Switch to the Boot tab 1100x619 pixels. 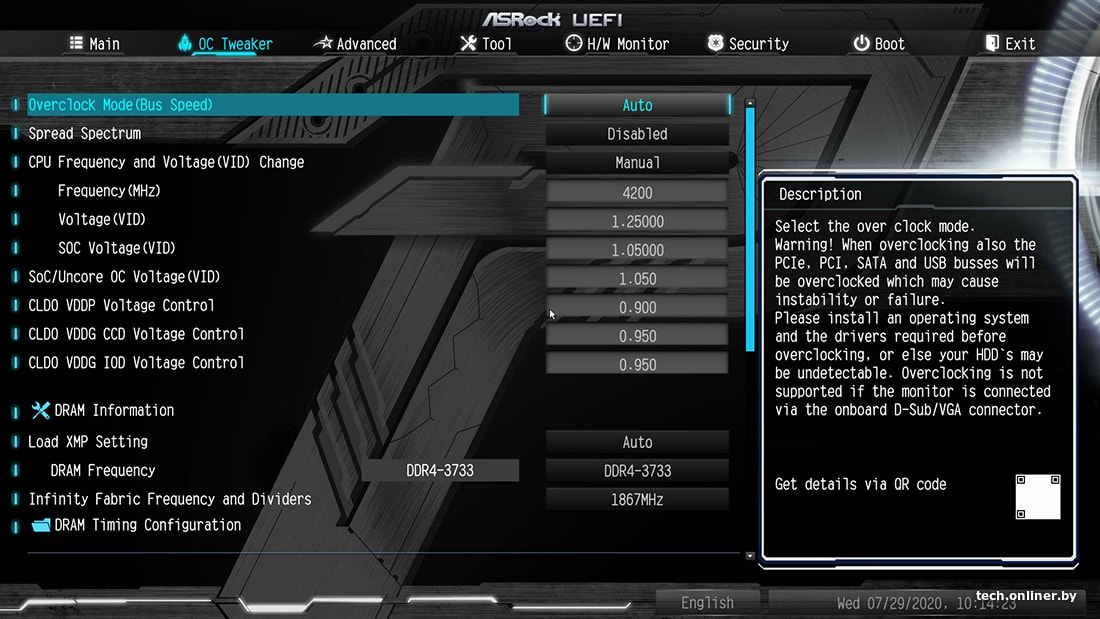point(878,44)
